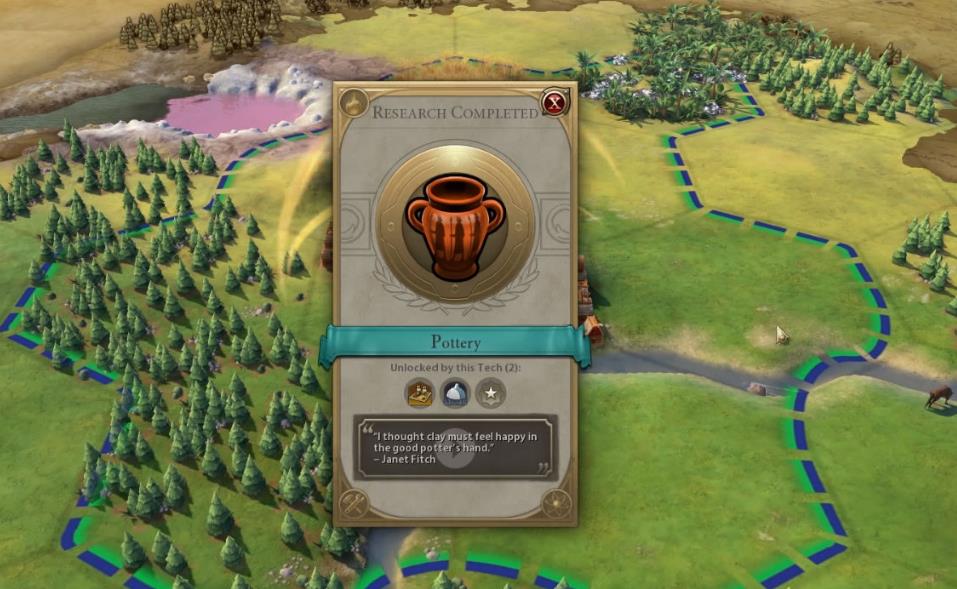Select the blue dome unlock icon
This screenshot has width=957, height=589.
pyautogui.click(x=455, y=393)
